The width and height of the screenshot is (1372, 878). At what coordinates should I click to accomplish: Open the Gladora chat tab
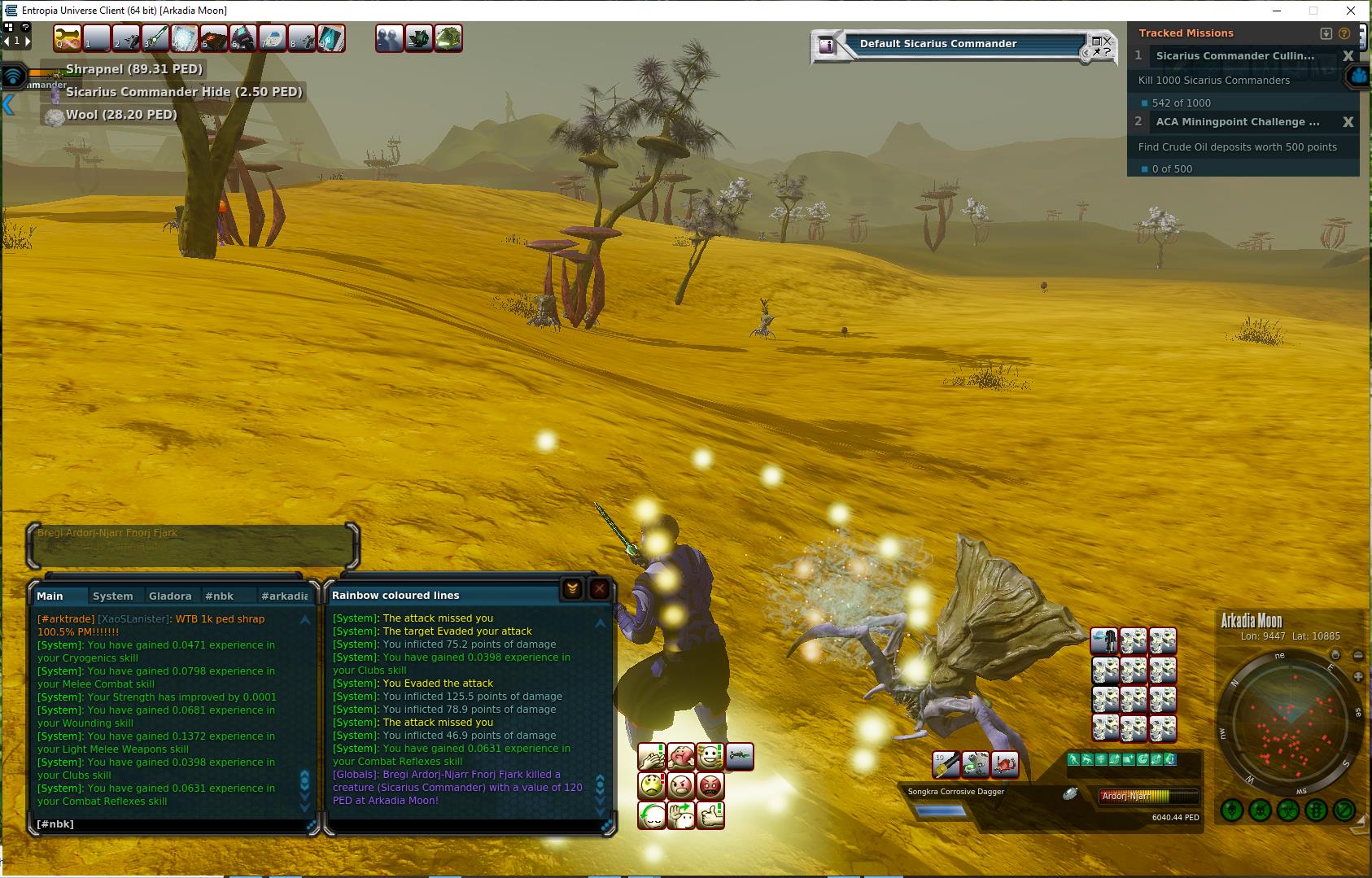tap(170, 596)
